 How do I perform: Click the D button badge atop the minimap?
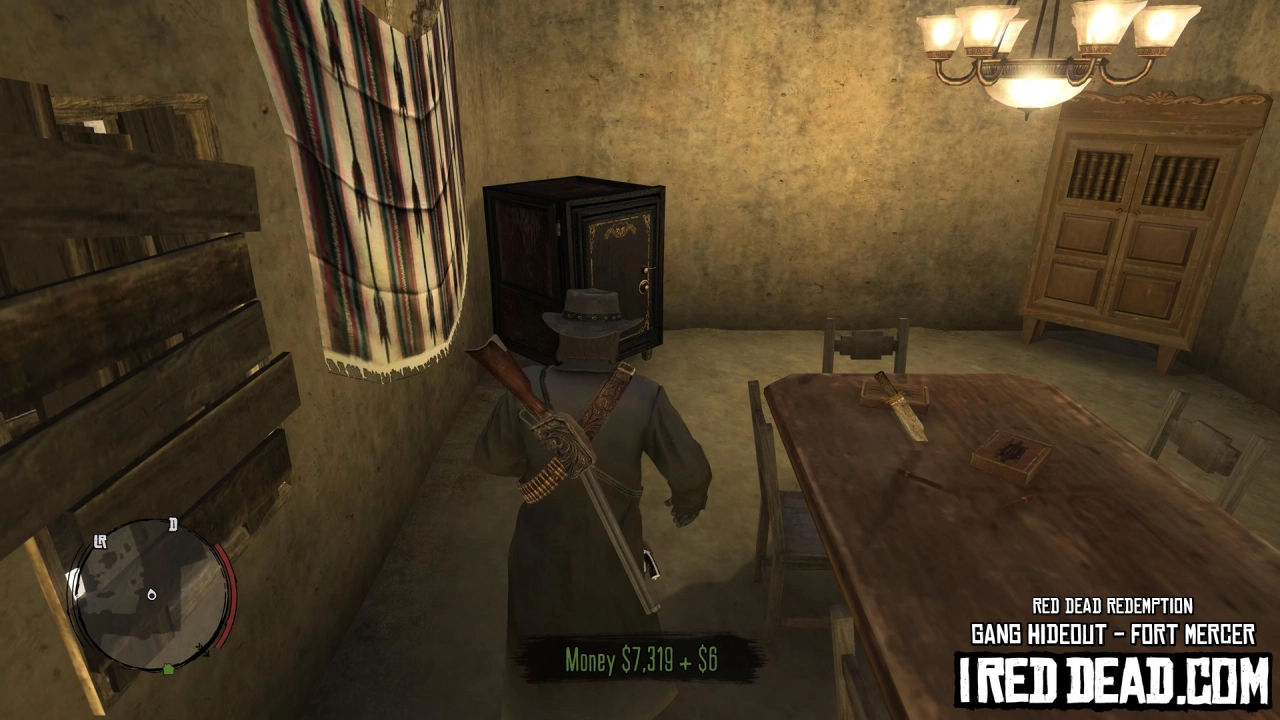[171, 525]
